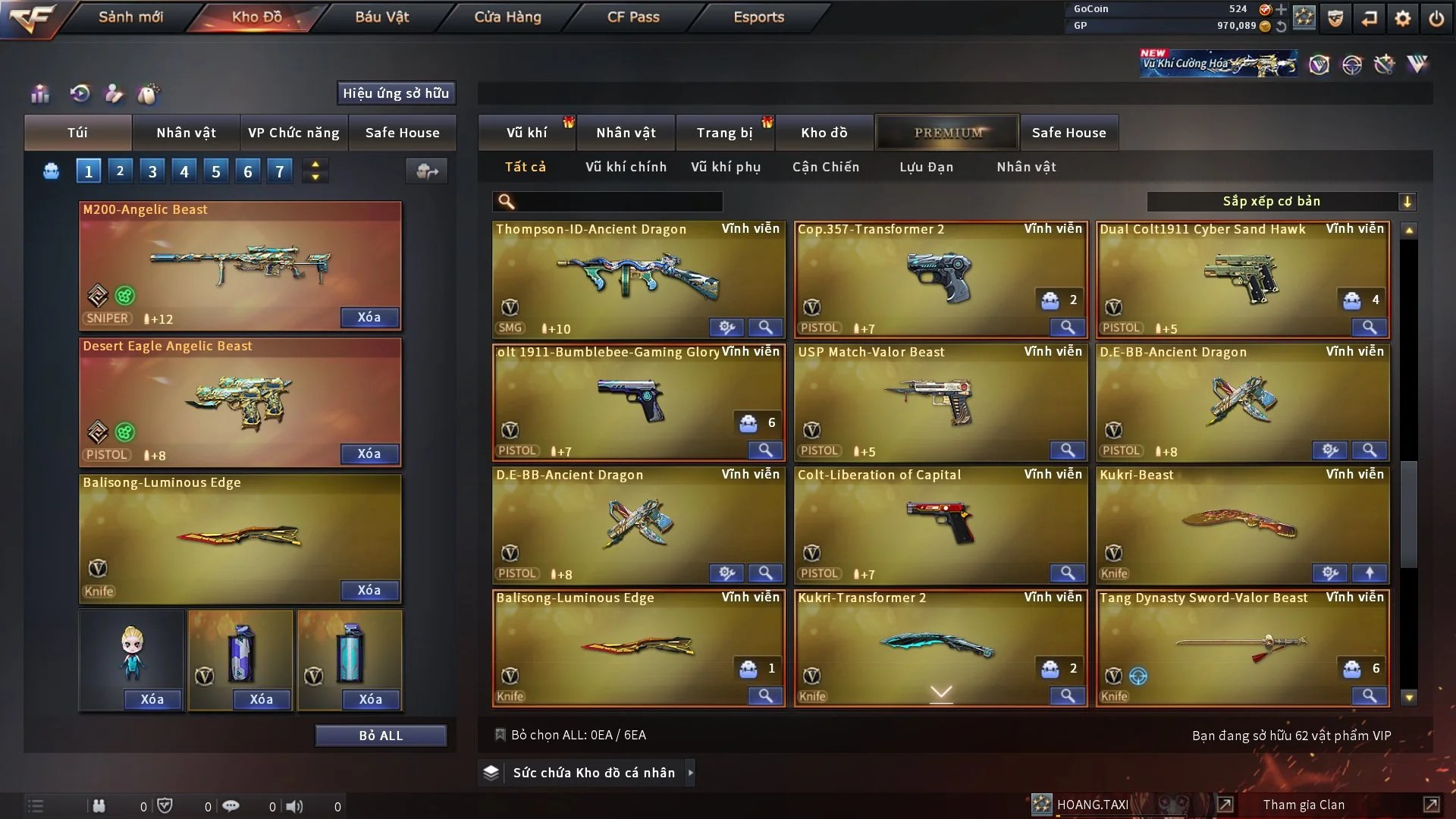Open the Sắp xếp cơ bản dropdown

1281,202
